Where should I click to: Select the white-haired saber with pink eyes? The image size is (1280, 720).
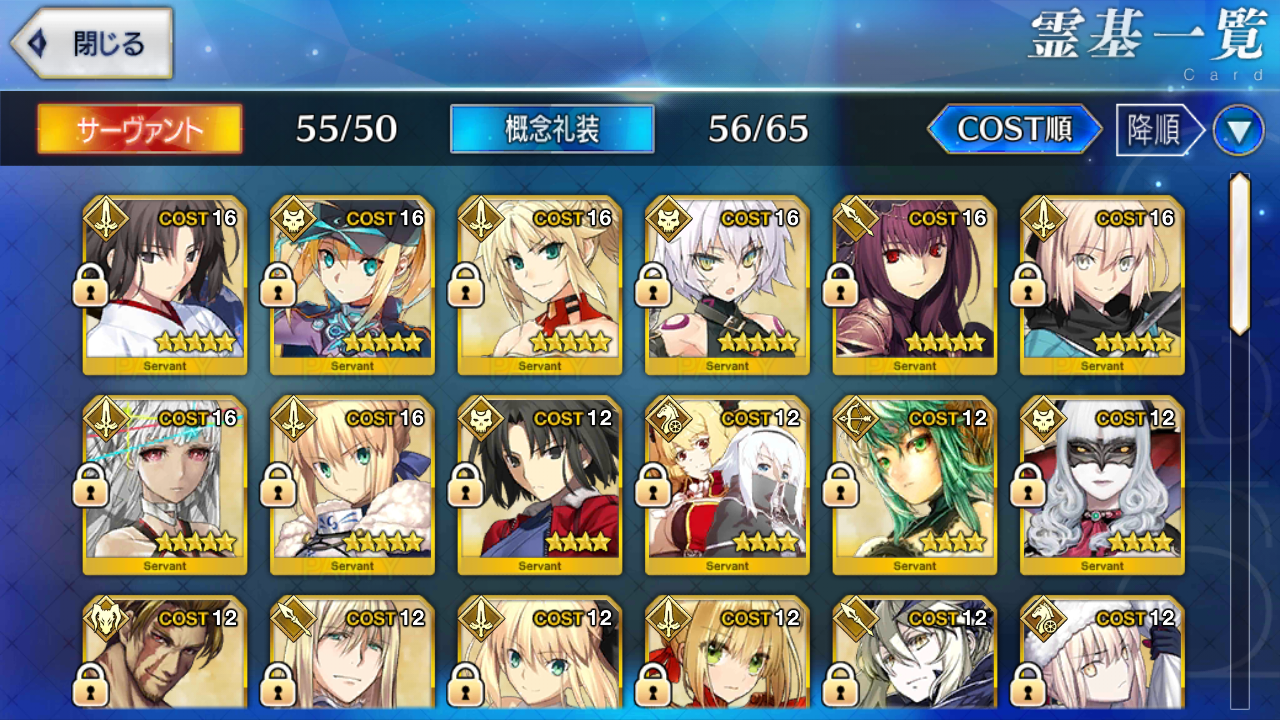165,485
